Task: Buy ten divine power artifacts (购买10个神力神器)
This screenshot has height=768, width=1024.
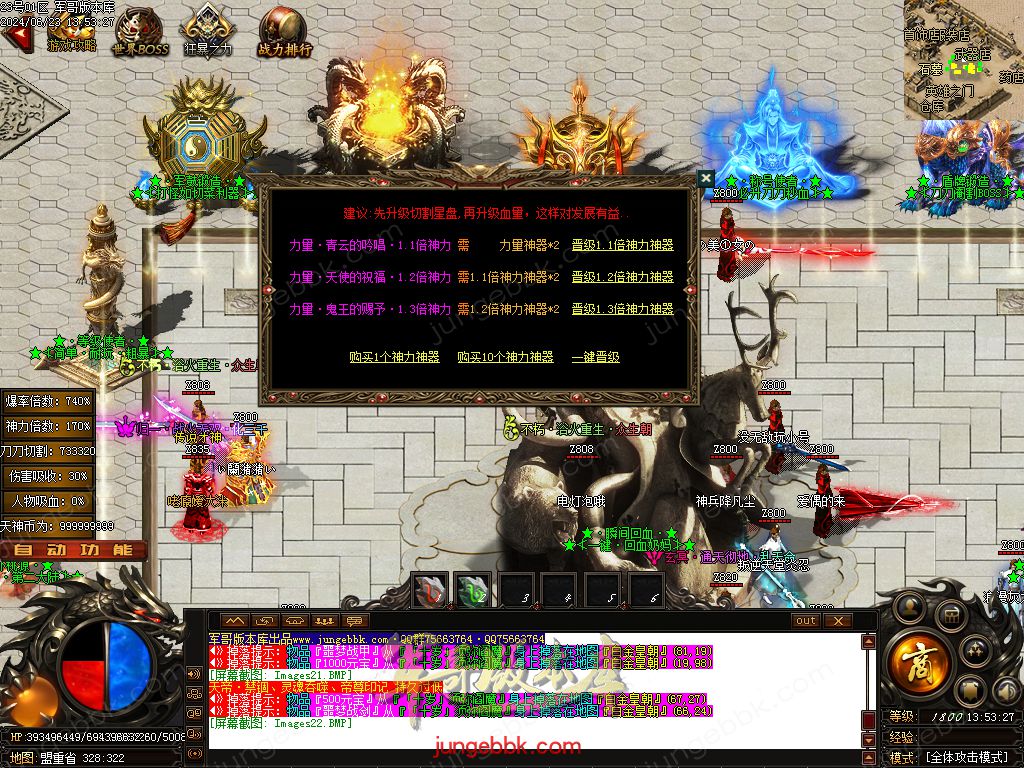Action: tap(505, 357)
